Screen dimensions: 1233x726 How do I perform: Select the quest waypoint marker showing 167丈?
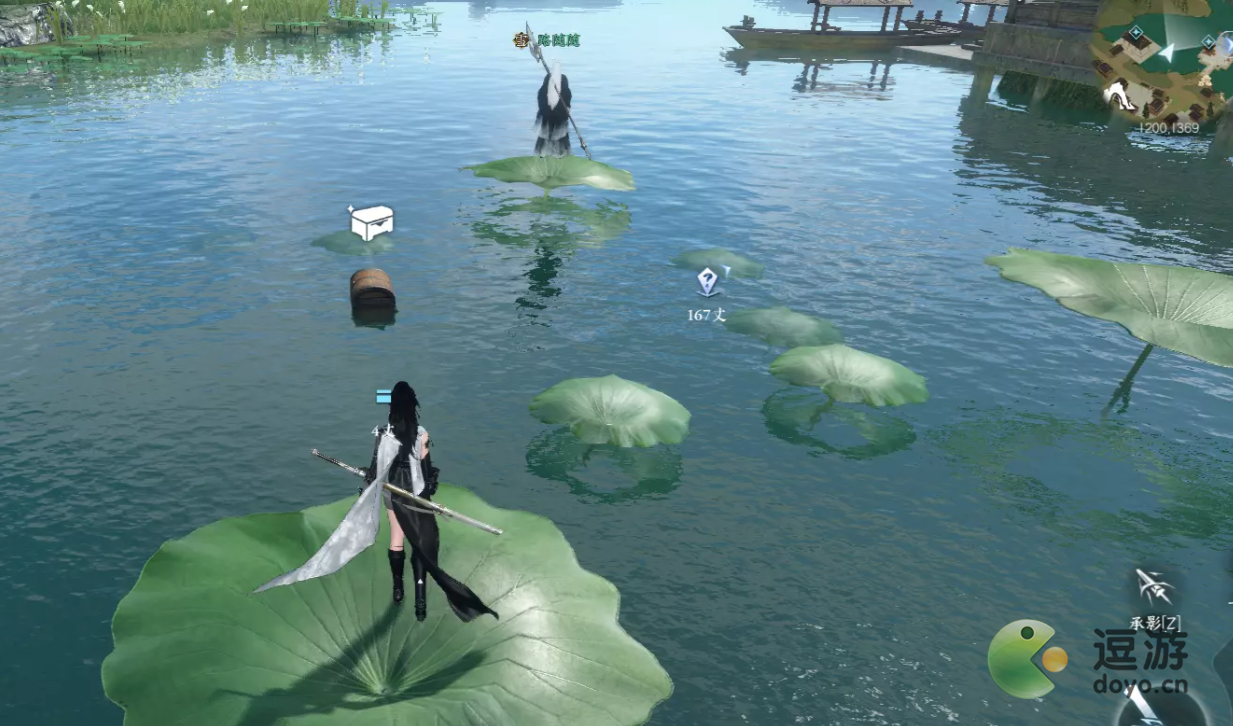[x=708, y=282]
